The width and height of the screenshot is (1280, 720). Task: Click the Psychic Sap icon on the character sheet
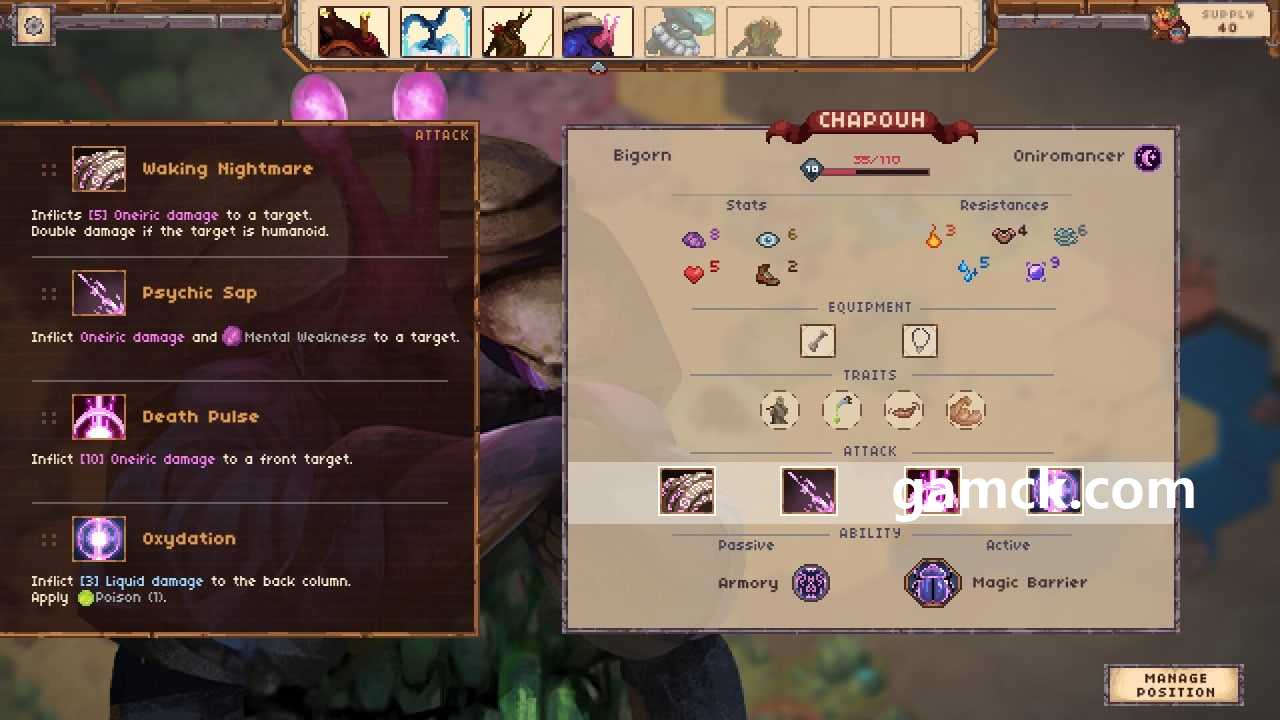pyautogui.click(x=809, y=492)
